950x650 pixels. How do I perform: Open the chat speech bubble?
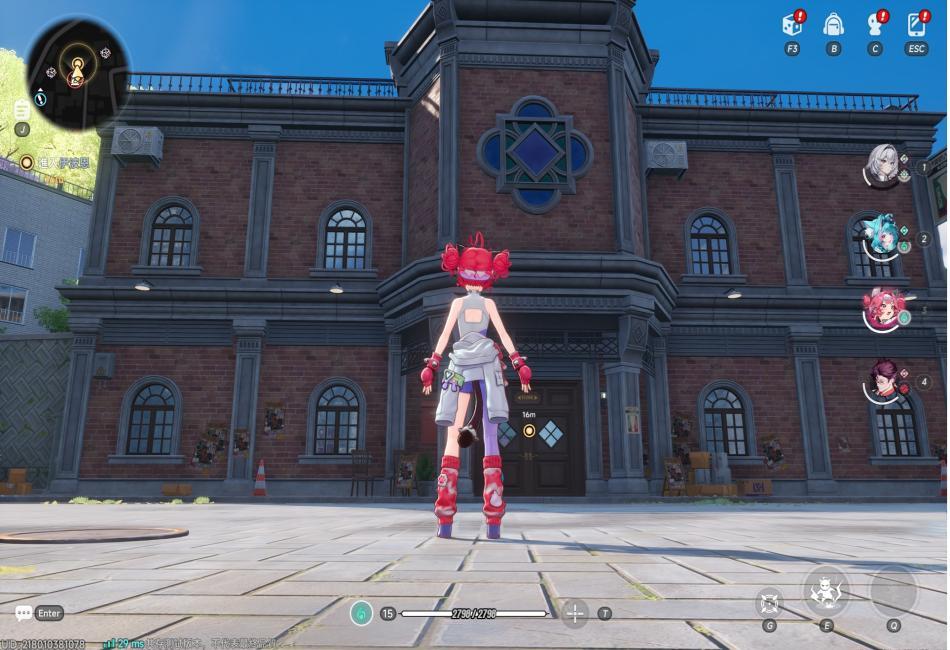pyautogui.click(x=23, y=613)
